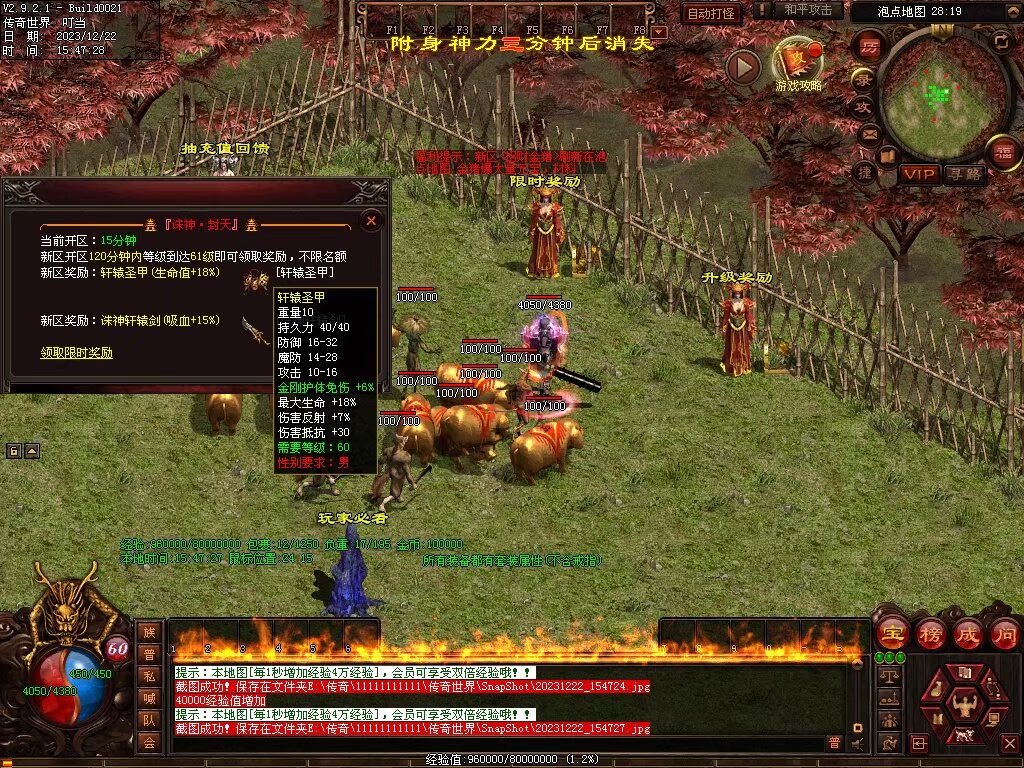Open the 榜 ranking button
Viewport: 1024px width, 768px height.
pos(930,633)
